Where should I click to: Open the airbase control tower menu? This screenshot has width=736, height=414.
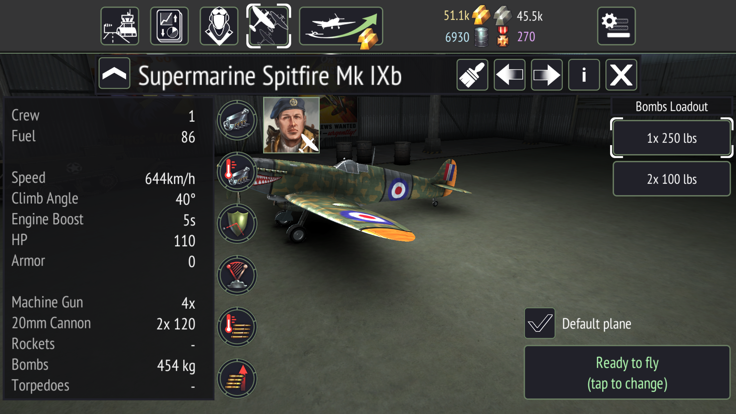(x=120, y=26)
